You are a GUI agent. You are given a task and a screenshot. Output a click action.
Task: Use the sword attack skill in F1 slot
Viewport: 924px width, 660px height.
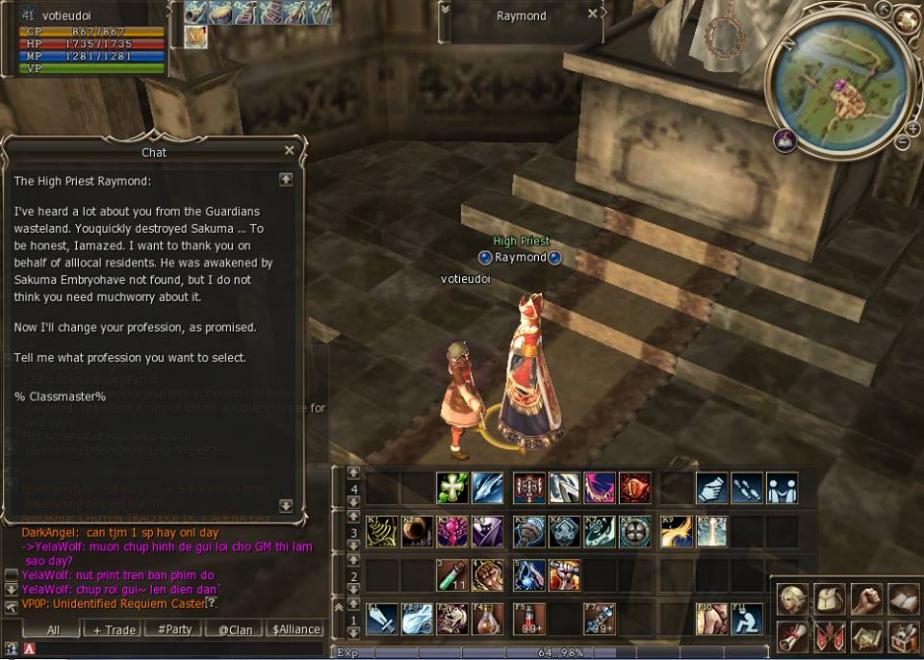382,619
